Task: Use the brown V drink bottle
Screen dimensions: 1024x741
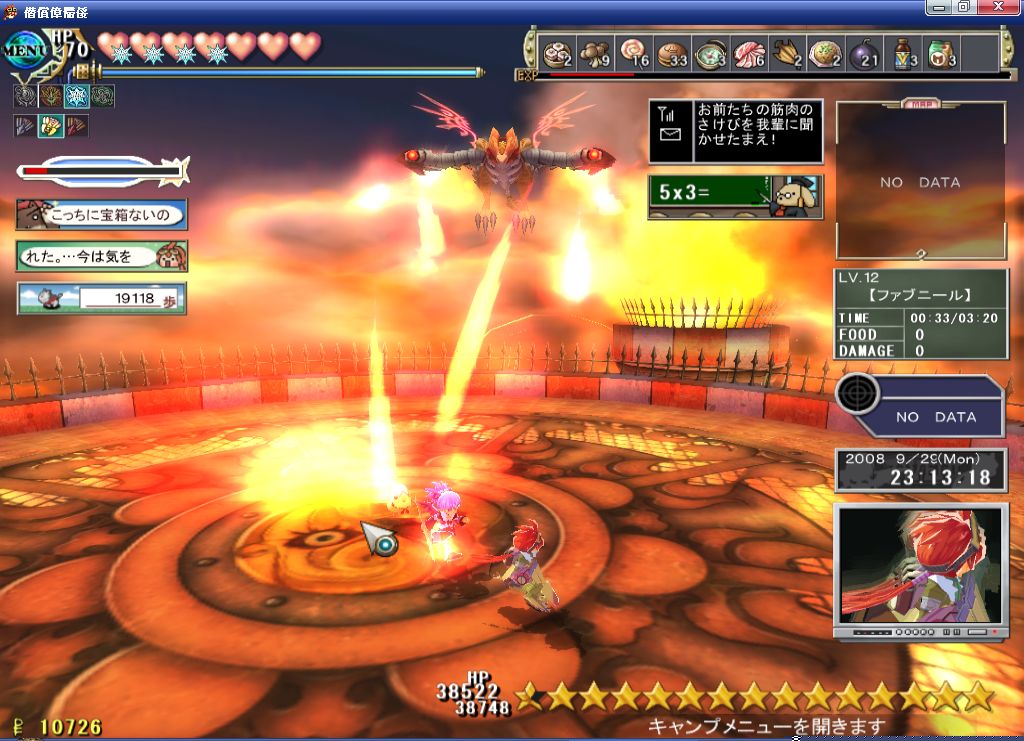Action: tap(865, 54)
